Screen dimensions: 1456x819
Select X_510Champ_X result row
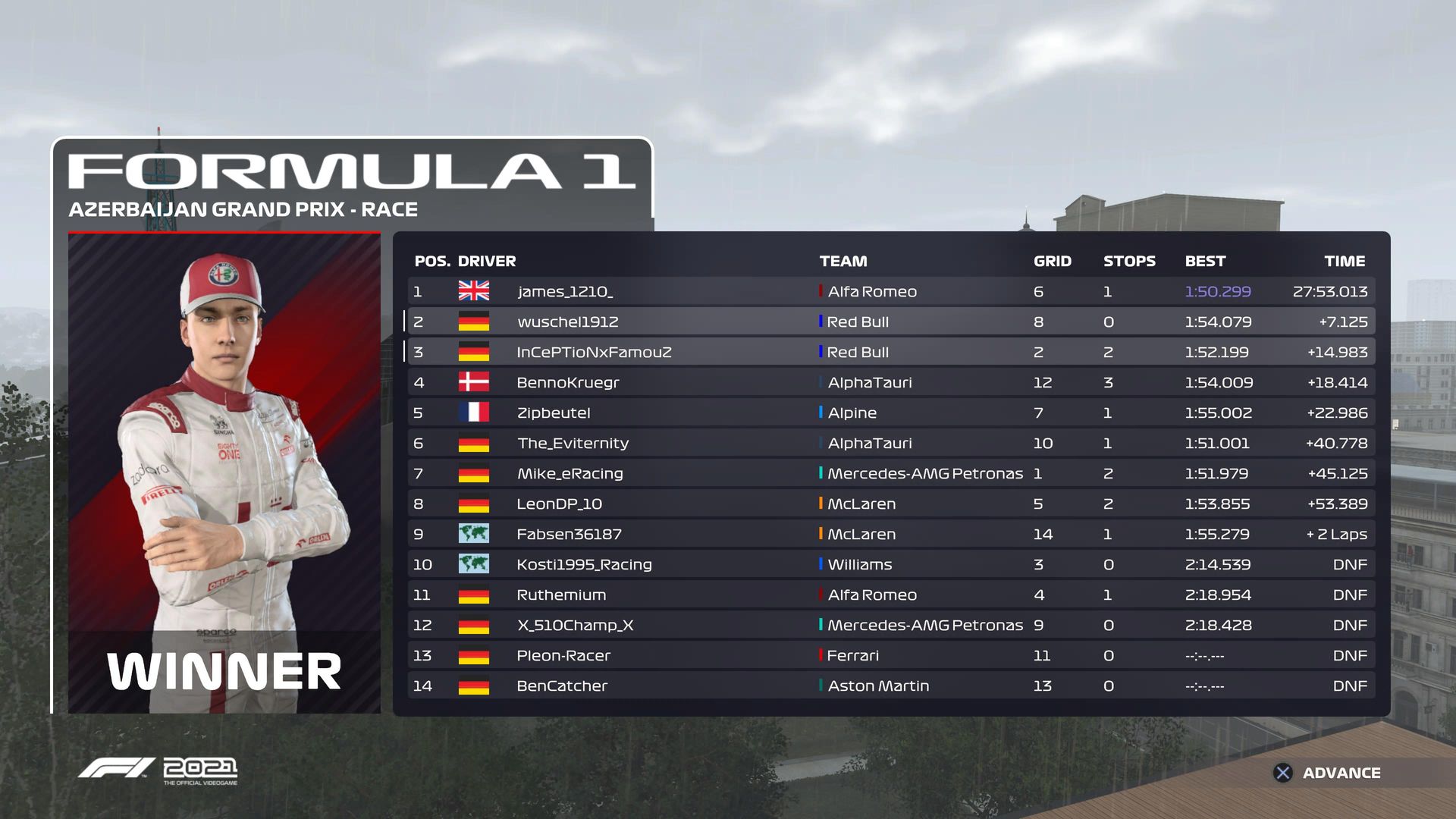pos(890,625)
